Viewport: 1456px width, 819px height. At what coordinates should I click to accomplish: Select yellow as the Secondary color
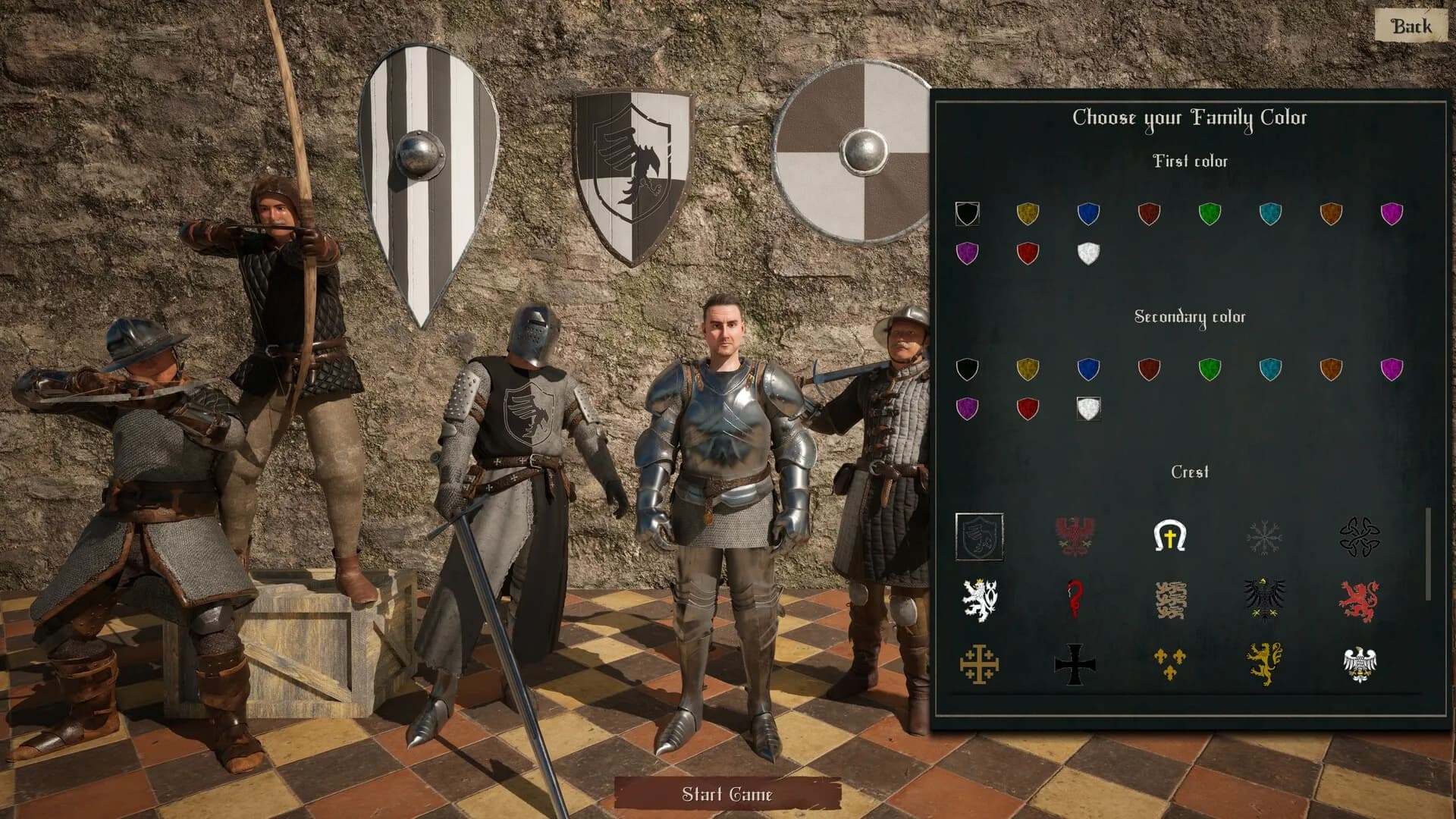[x=1028, y=369]
